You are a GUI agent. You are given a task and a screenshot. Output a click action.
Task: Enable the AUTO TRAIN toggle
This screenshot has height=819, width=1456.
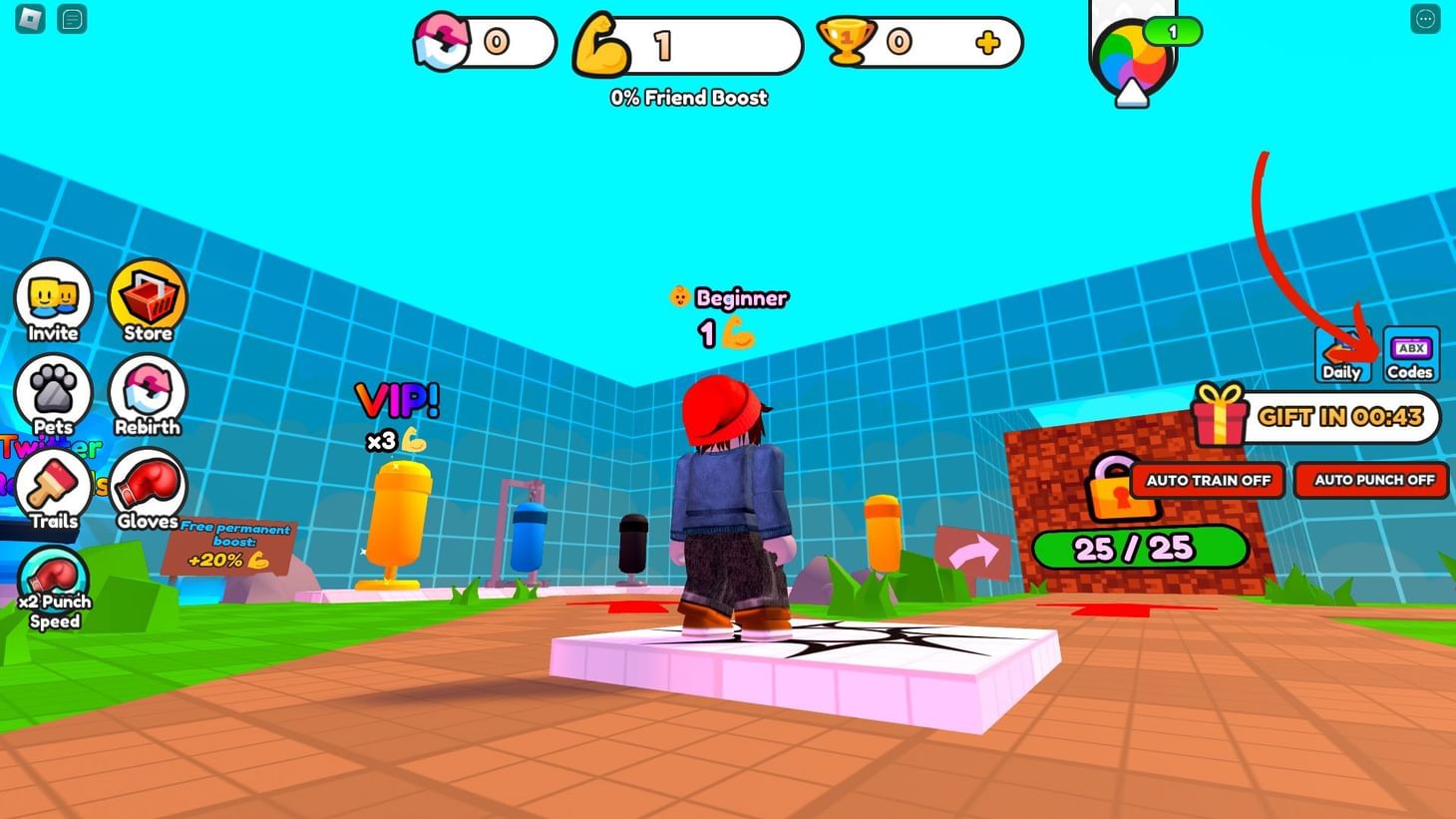click(x=1207, y=480)
